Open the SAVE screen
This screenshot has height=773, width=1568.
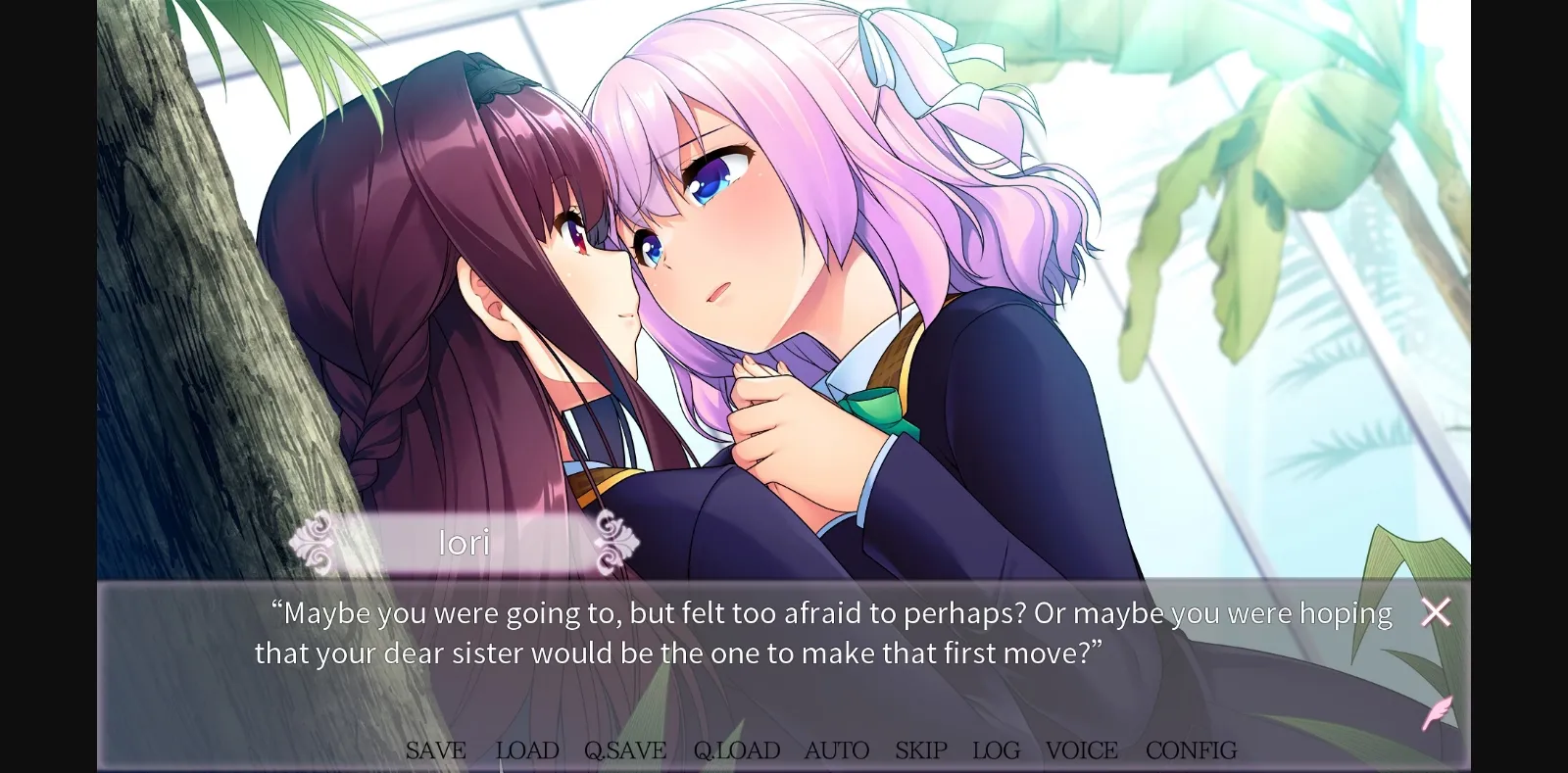437,750
